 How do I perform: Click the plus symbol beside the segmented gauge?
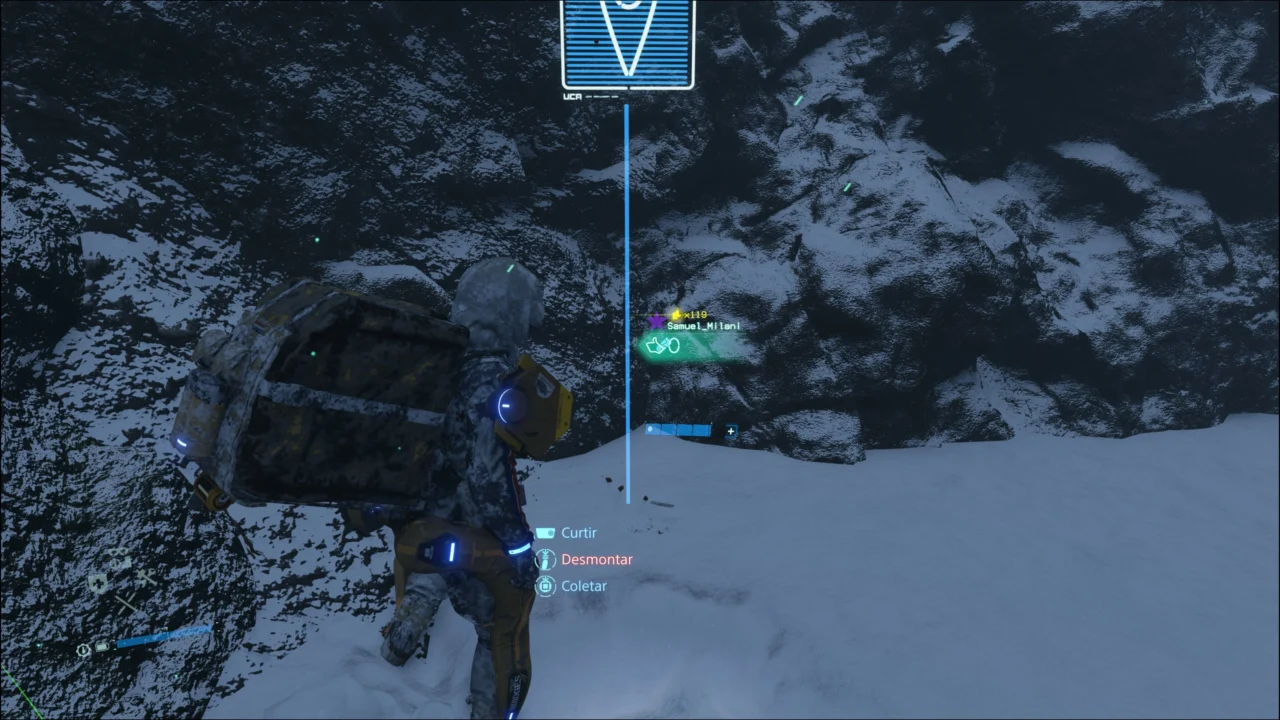(x=731, y=431)
